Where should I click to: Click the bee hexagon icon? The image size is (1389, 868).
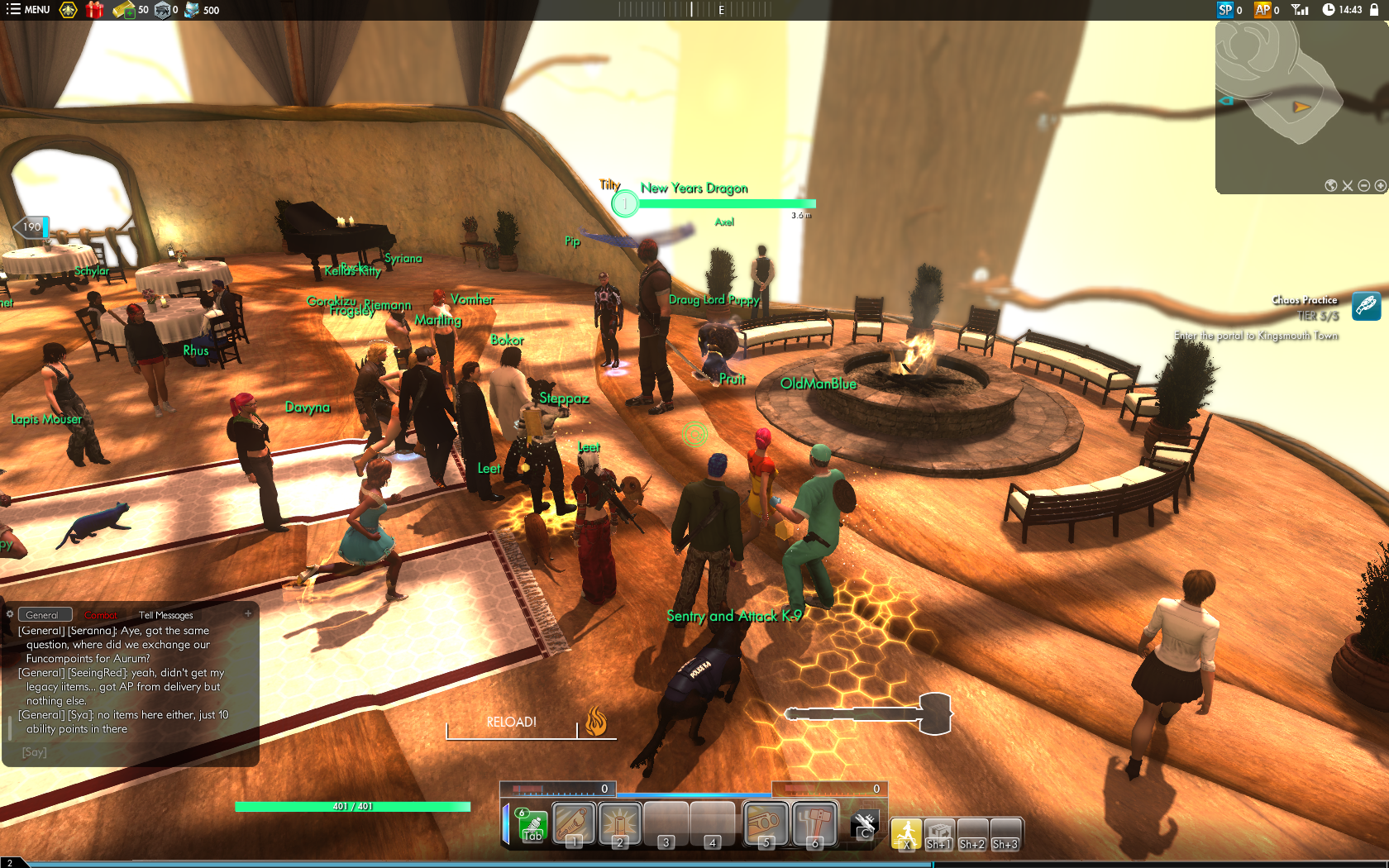(69, 10)
